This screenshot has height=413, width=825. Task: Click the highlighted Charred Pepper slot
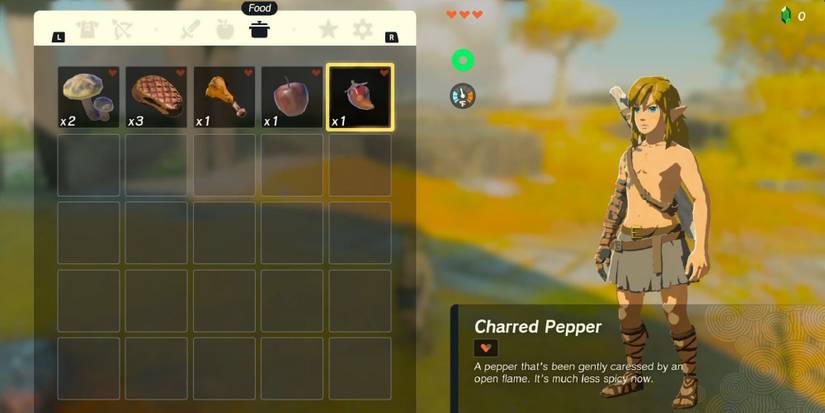(x=360, y=98)
